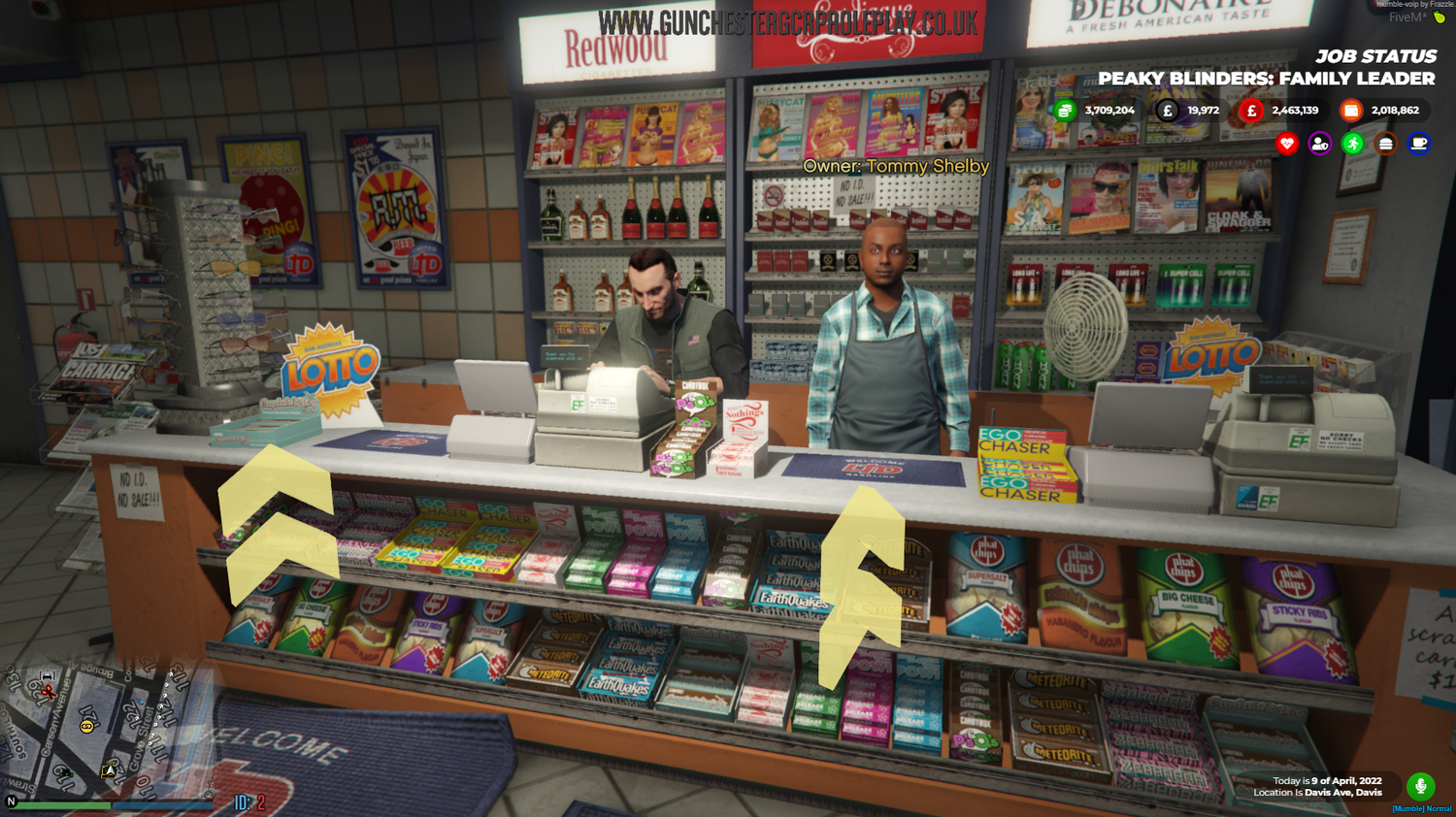
Task: Click the orange wallet bank icon
Action: pos(1350,110)
